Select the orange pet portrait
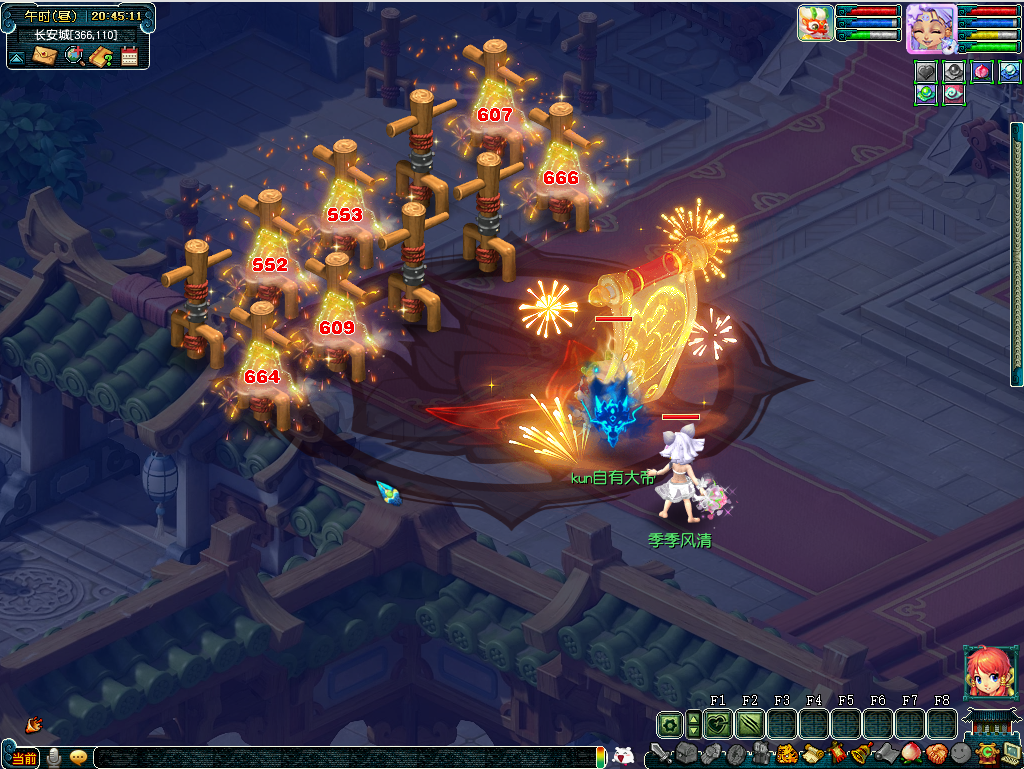1024x769 pixels. [x=816, y=23]
